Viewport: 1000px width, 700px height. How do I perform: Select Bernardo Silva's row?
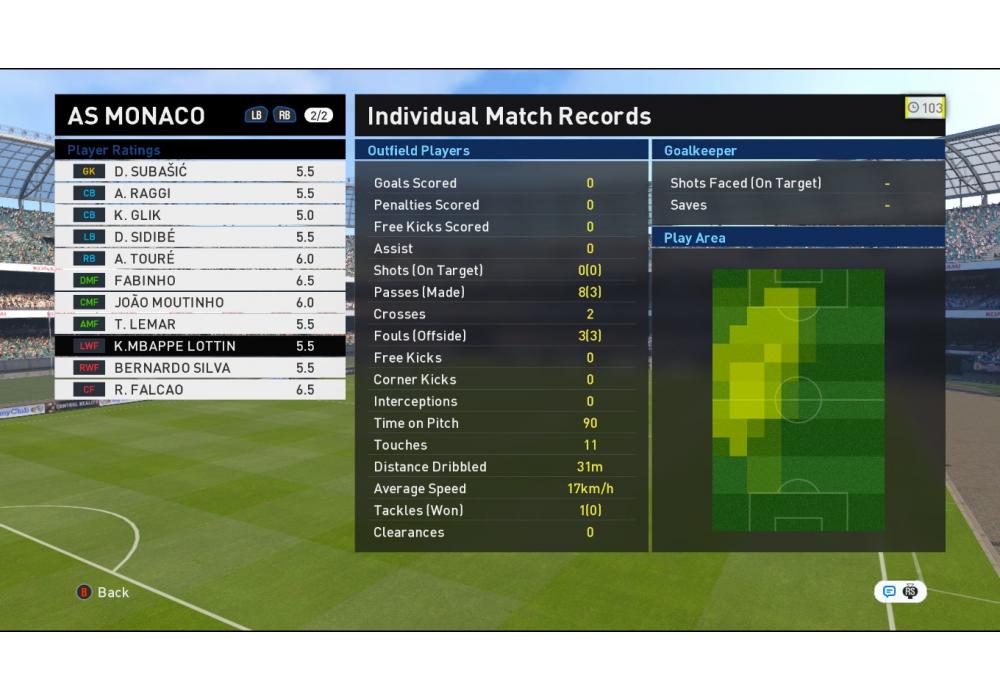tap(200, 368)
